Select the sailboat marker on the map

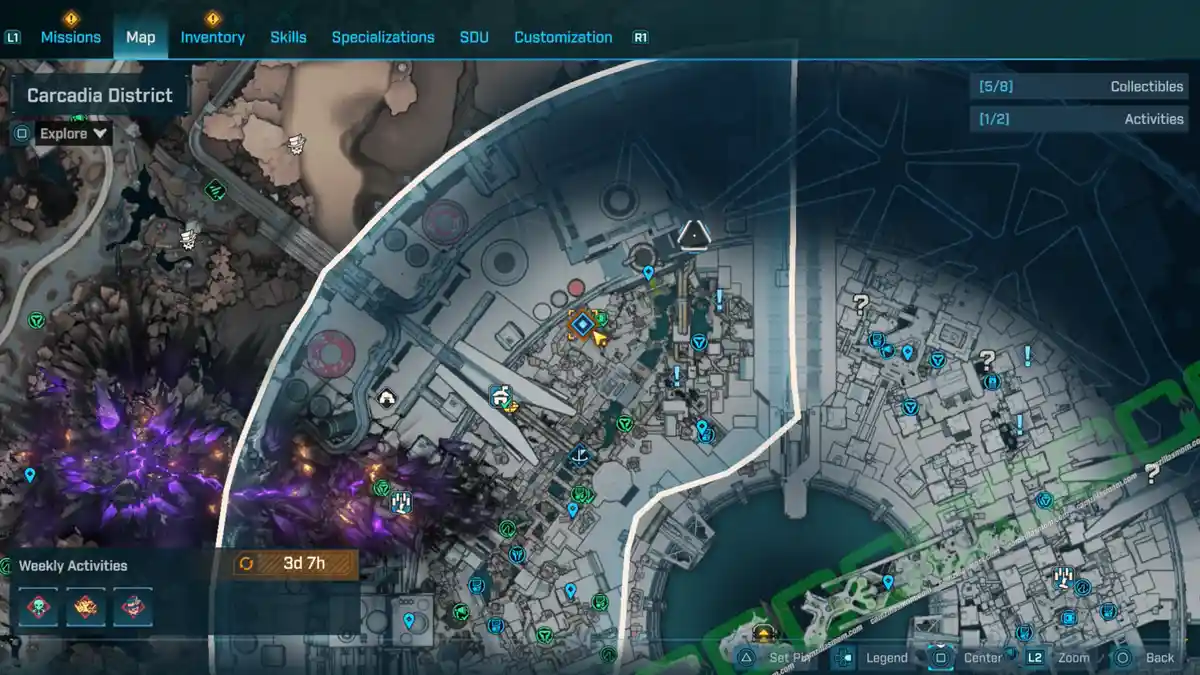[580, 456]
